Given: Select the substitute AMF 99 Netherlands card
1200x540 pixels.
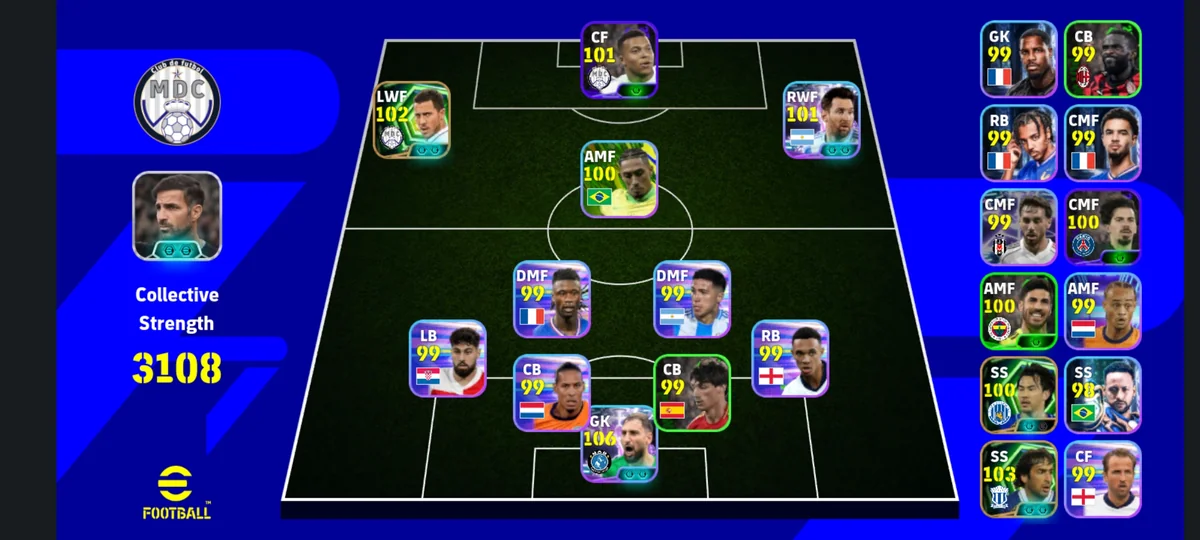Looking at the screenshot, I should coord(1102,311).
